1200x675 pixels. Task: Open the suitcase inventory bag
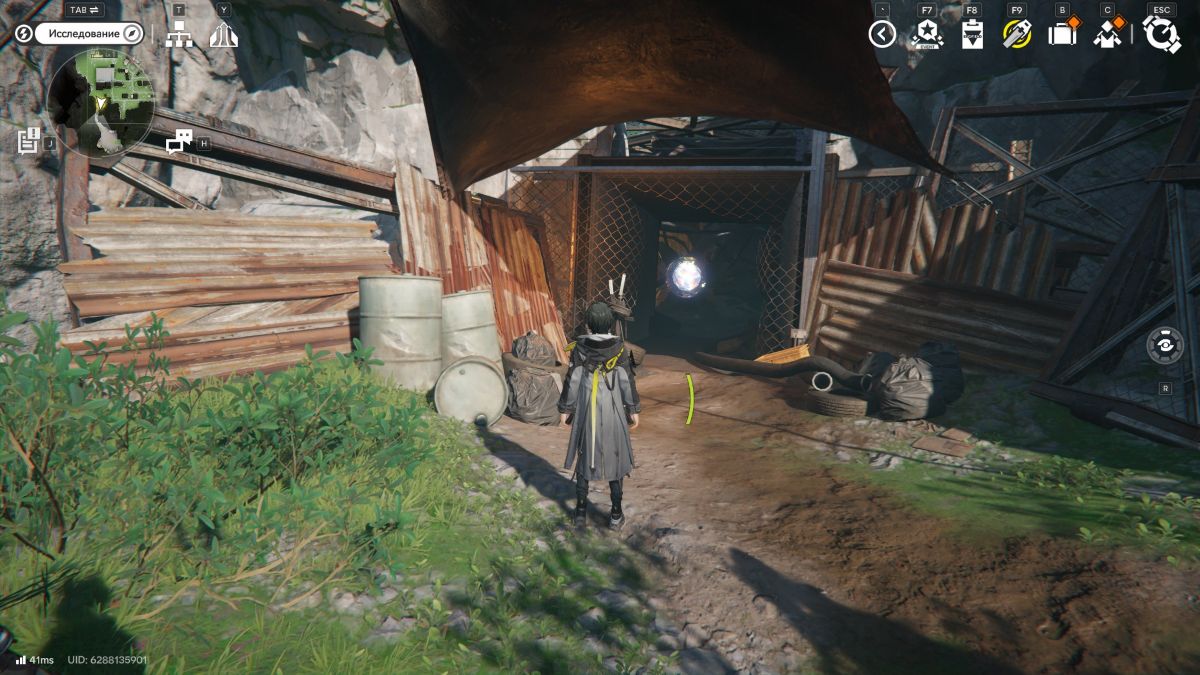[x=1061, y=34]
